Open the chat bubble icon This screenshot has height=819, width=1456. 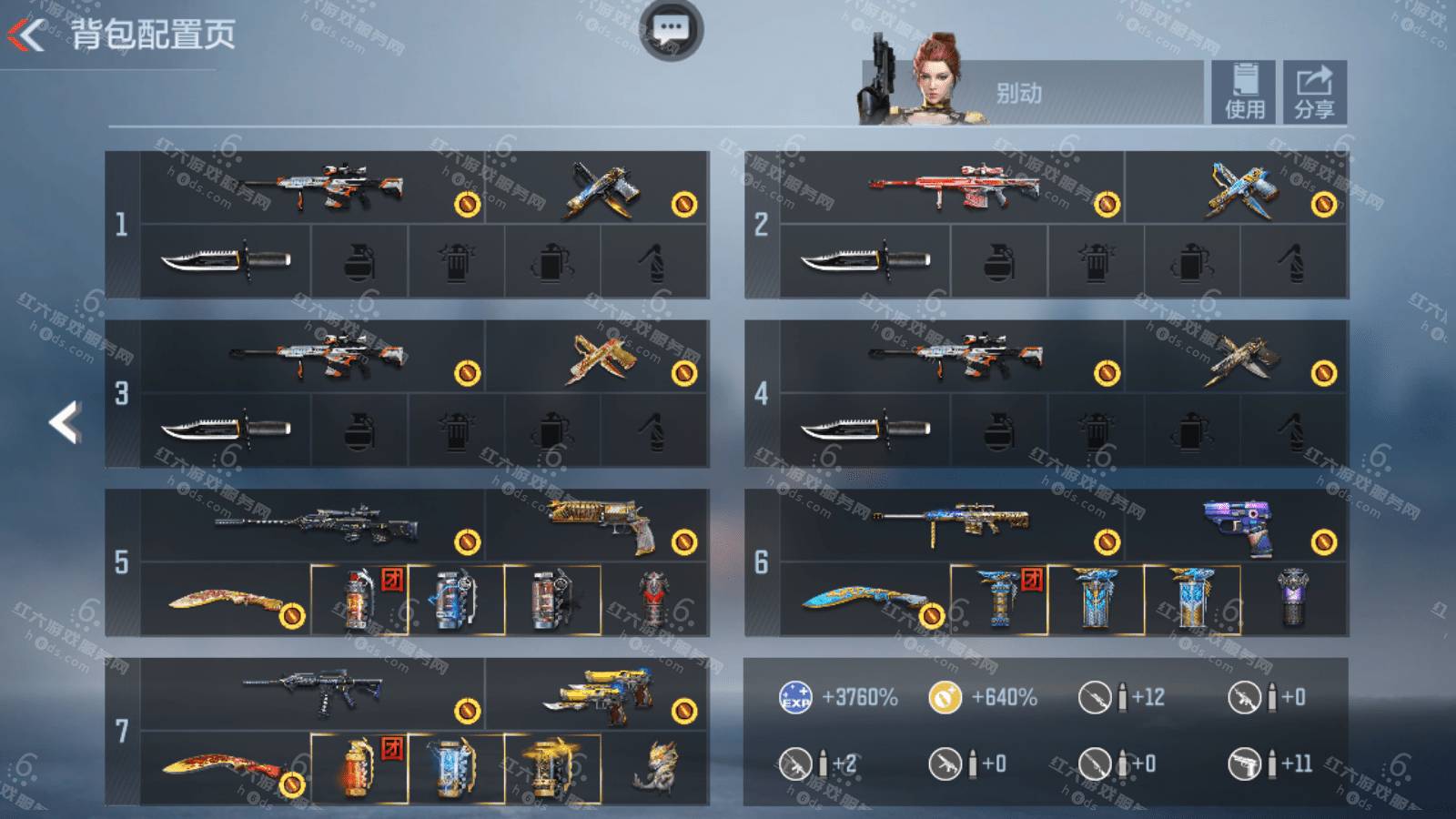(x=671, y=29)
